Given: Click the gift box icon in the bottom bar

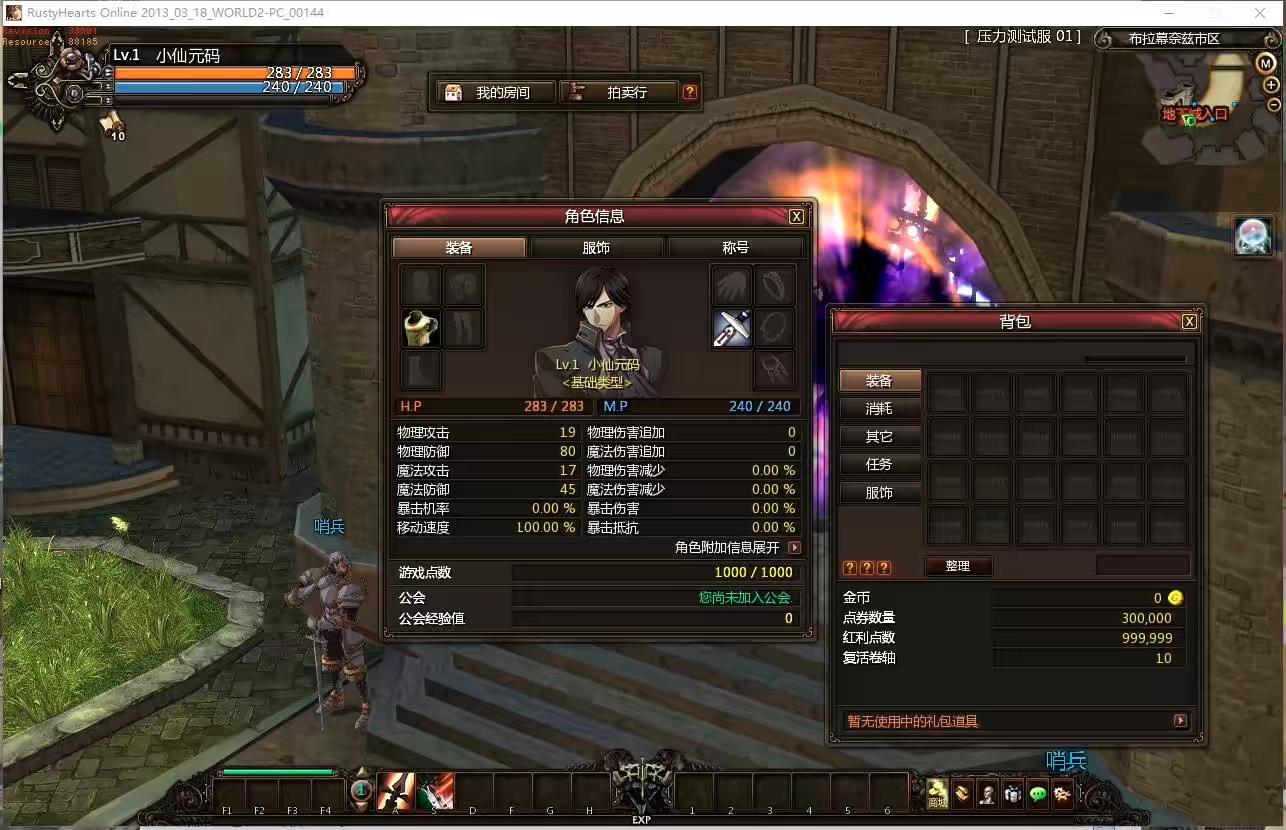Looking at the screenshot, I should [1012, 793].
